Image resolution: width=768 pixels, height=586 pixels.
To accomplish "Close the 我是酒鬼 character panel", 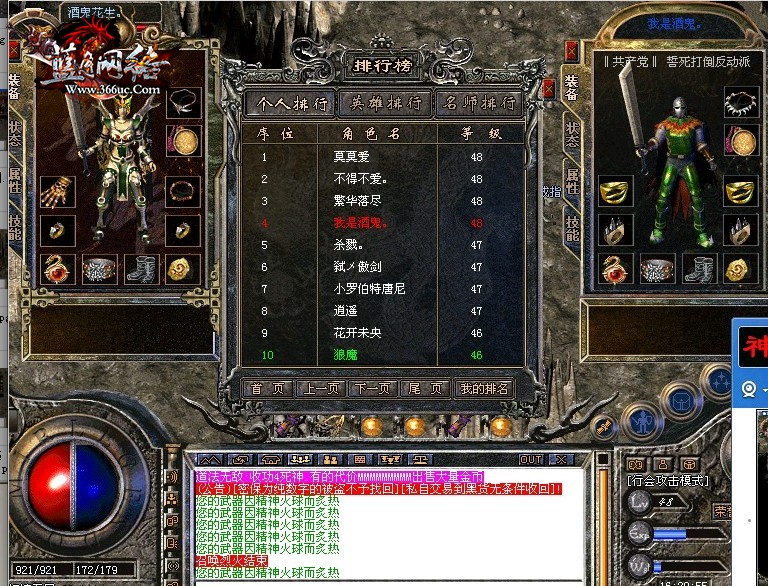I will coord(572,50).
